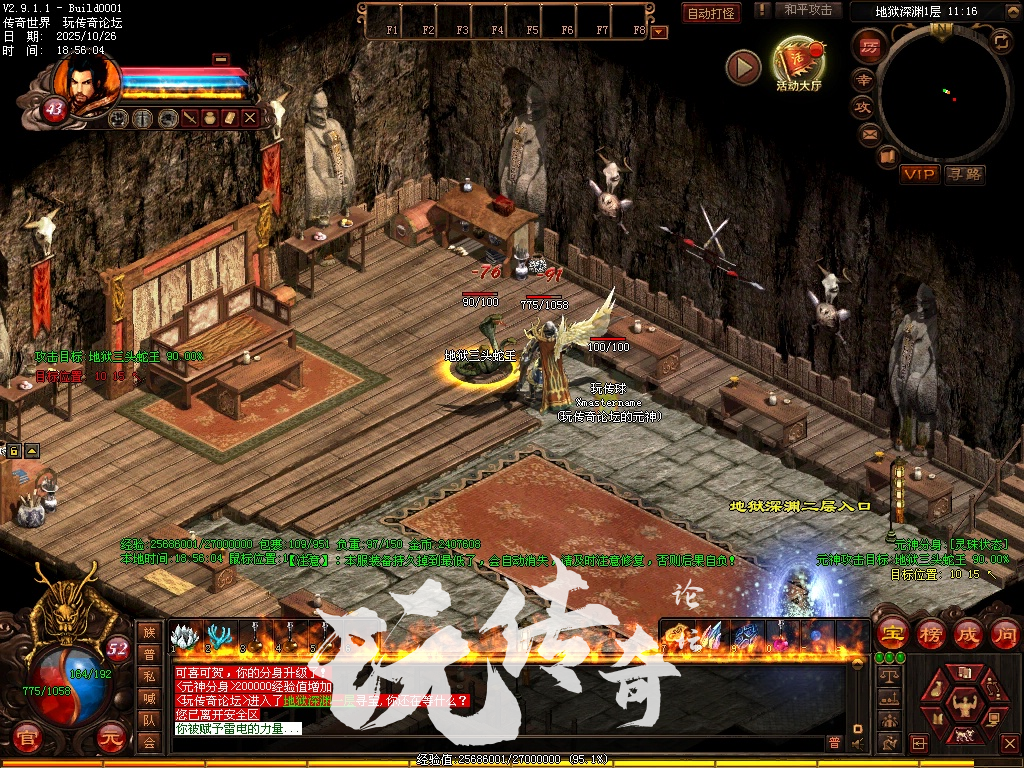Open the 成 achievements panel
This screenshot has height=768, width=1024.
[x=967, y=633]
